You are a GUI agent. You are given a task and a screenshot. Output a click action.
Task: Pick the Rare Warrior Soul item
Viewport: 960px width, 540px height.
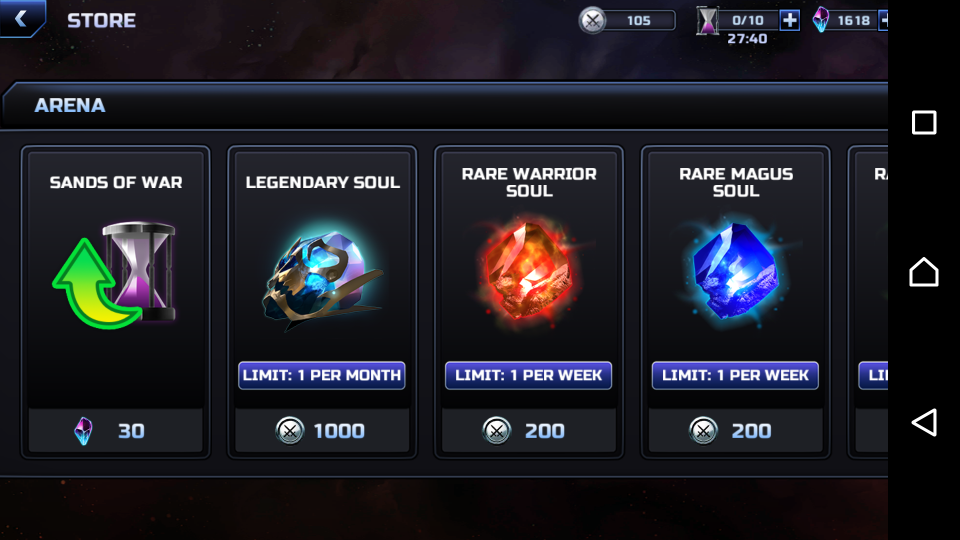pos(528,270)
